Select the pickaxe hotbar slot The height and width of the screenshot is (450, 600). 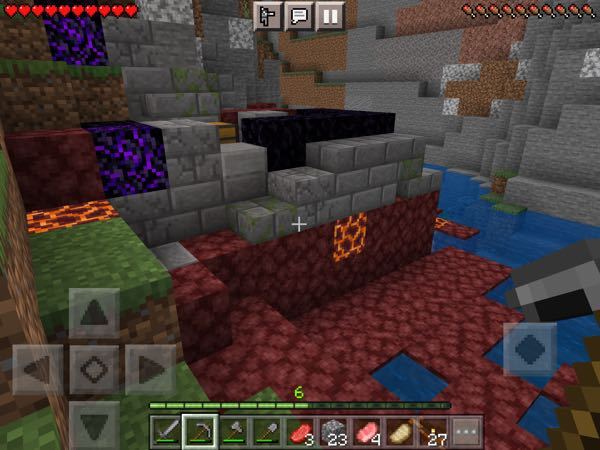198,431
